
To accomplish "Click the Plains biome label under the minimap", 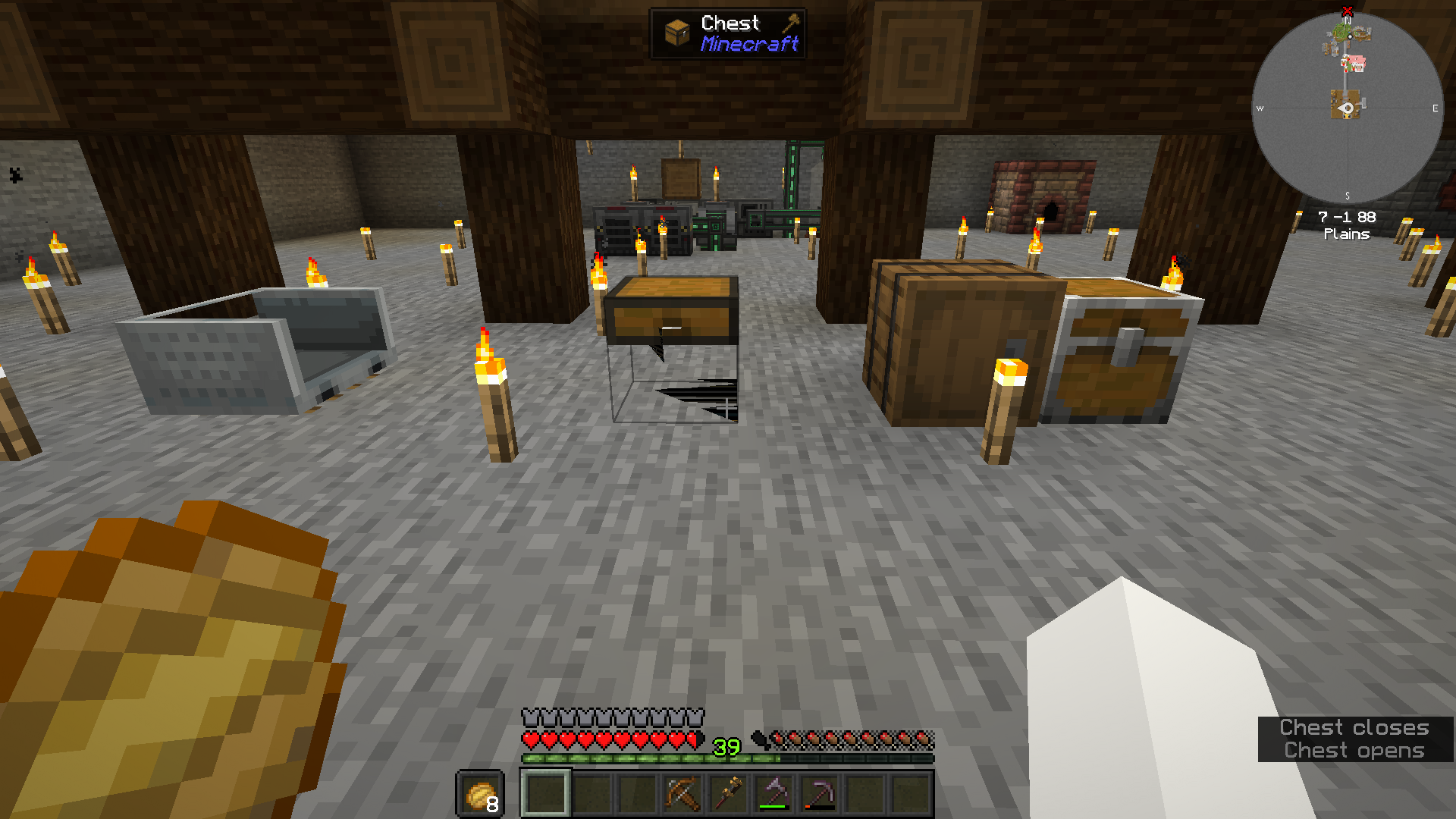I will tap(1346, 234).
